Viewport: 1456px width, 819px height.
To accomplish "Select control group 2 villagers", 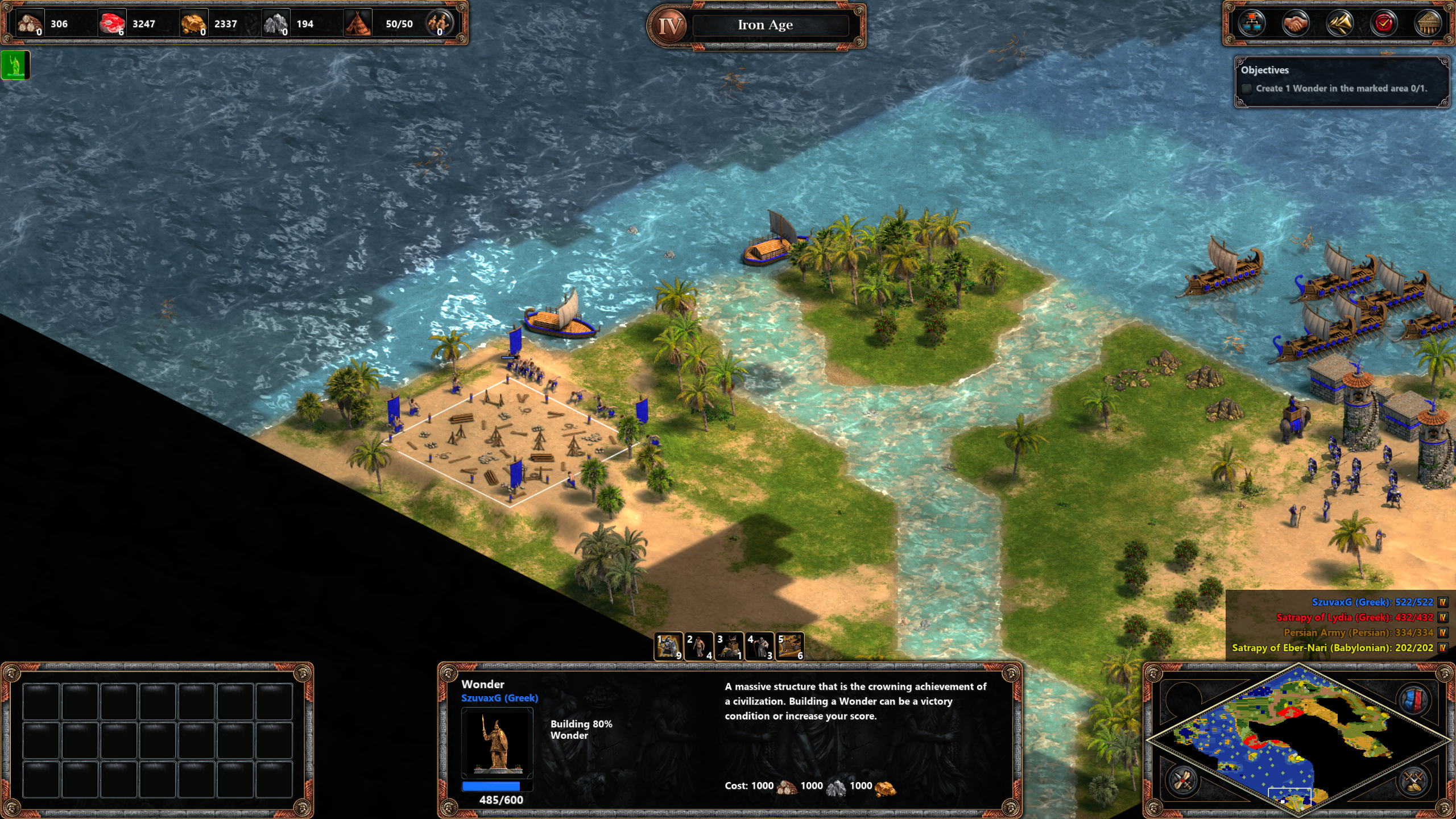I will click(x=699, y=646).
